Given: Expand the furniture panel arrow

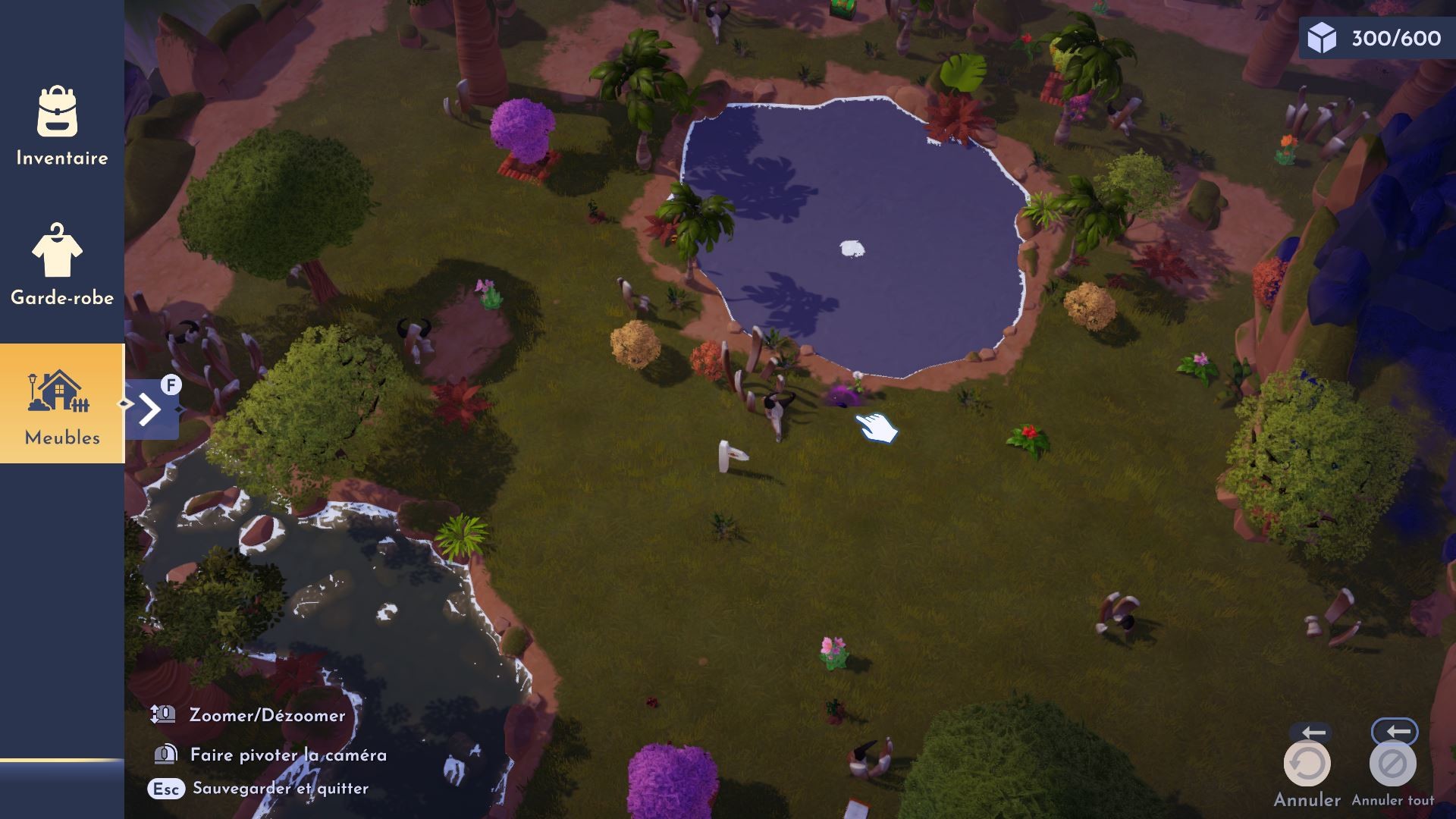Looking at the screenshot, I should point(151,409).
